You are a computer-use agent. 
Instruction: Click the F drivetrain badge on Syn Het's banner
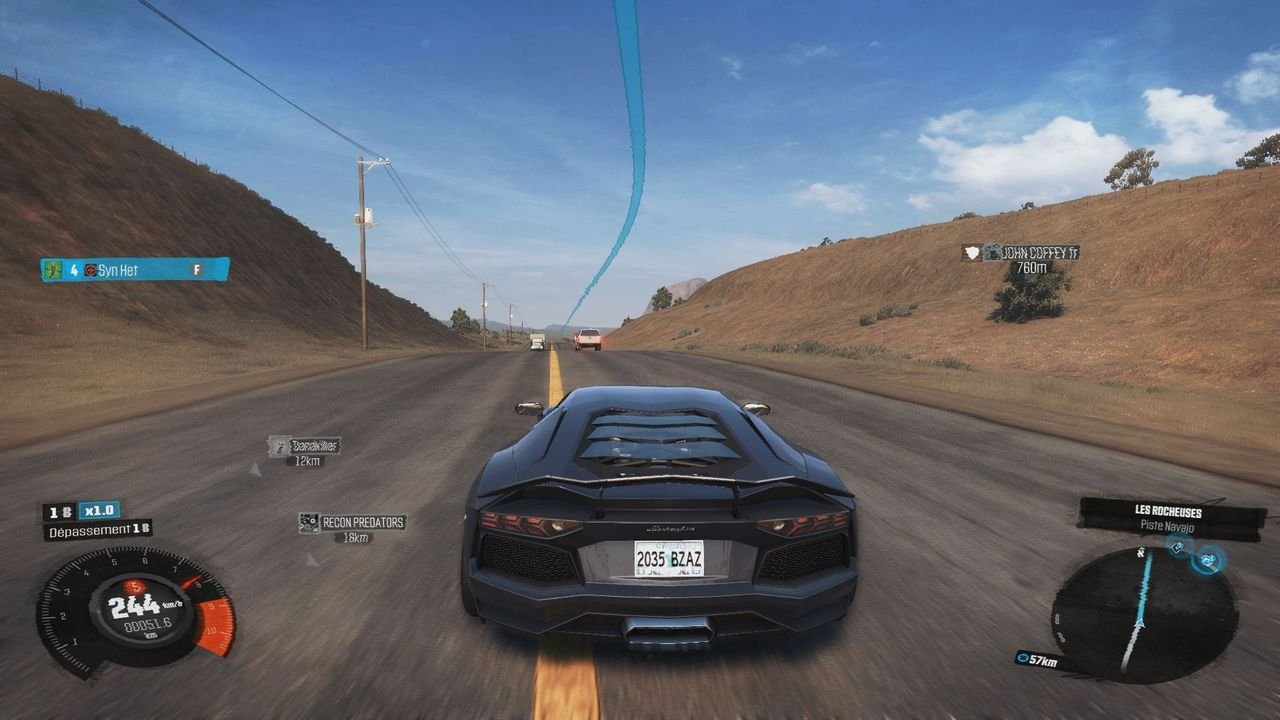click(197, 269)
